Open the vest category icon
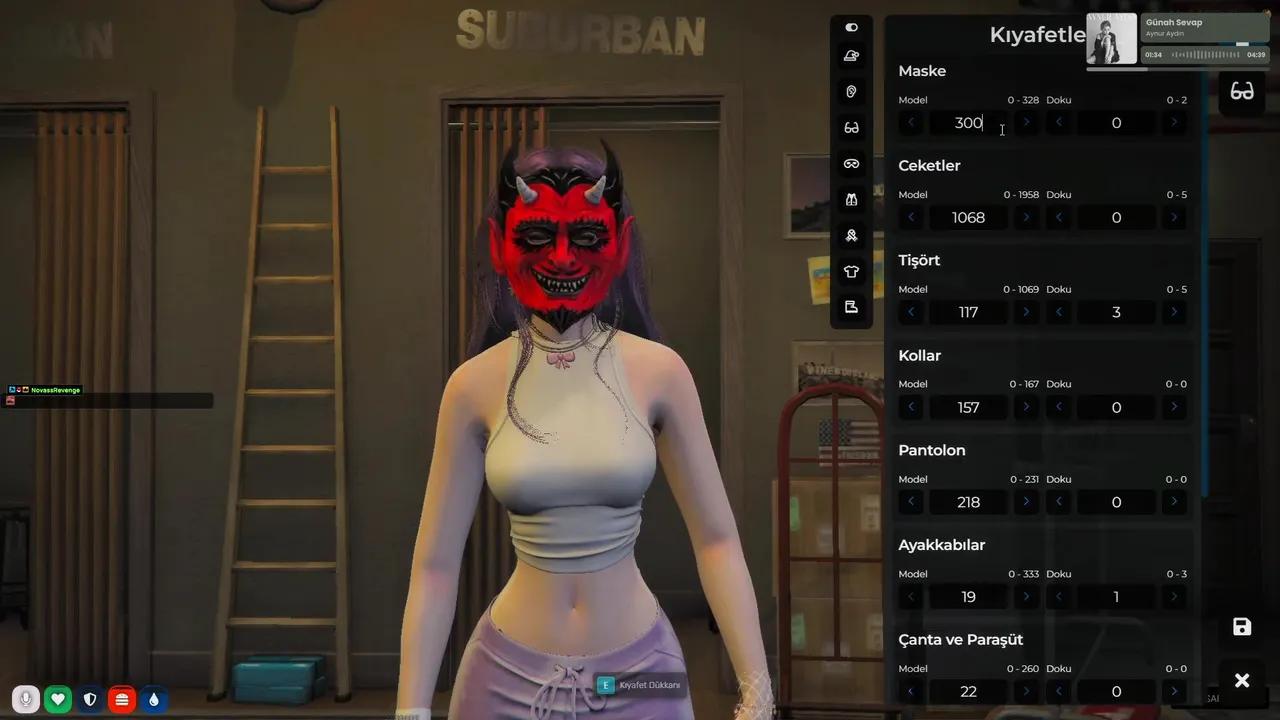Viewport: 1280px width, 720px height. tap(851, 199)
